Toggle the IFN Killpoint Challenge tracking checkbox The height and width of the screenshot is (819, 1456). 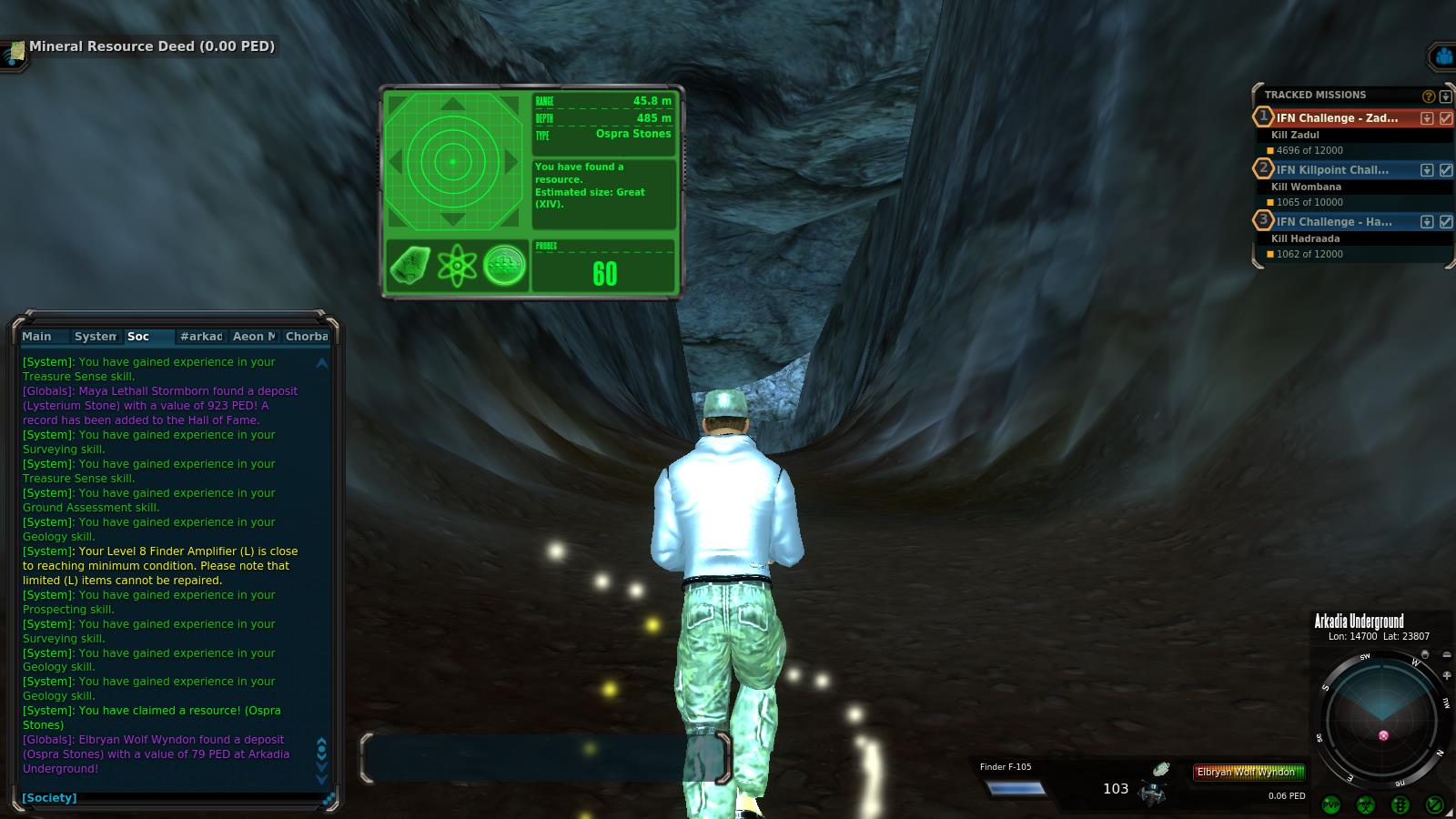pyautogui.click(x=1446, y=170)
